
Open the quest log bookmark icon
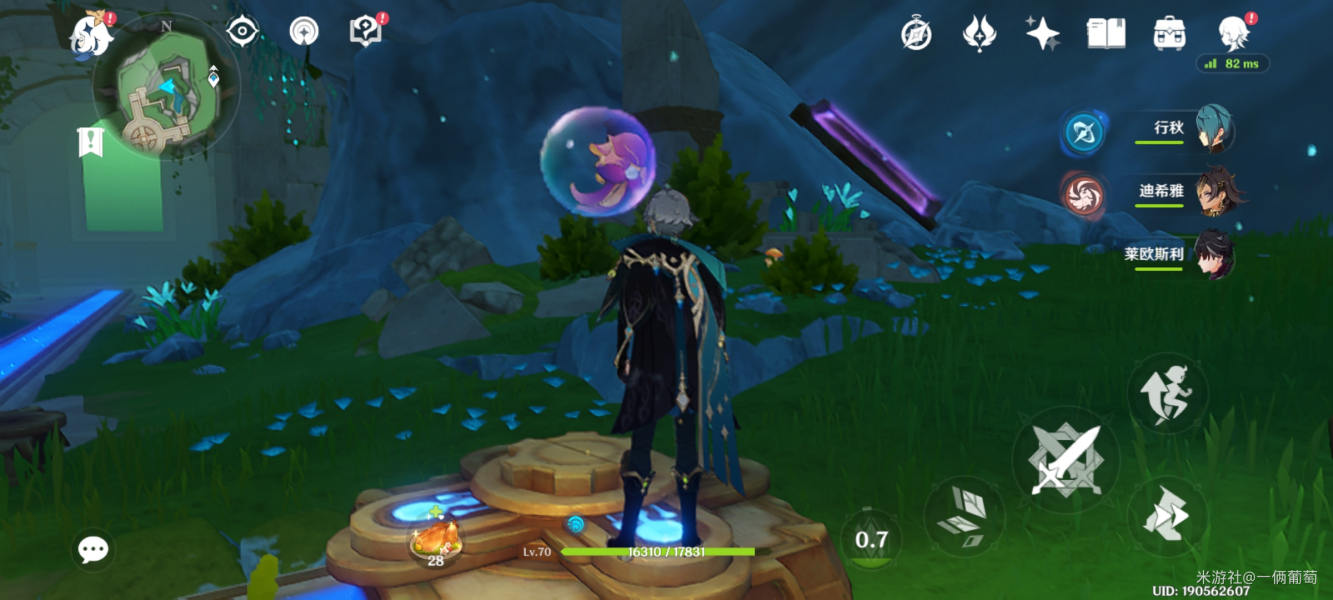90,141
